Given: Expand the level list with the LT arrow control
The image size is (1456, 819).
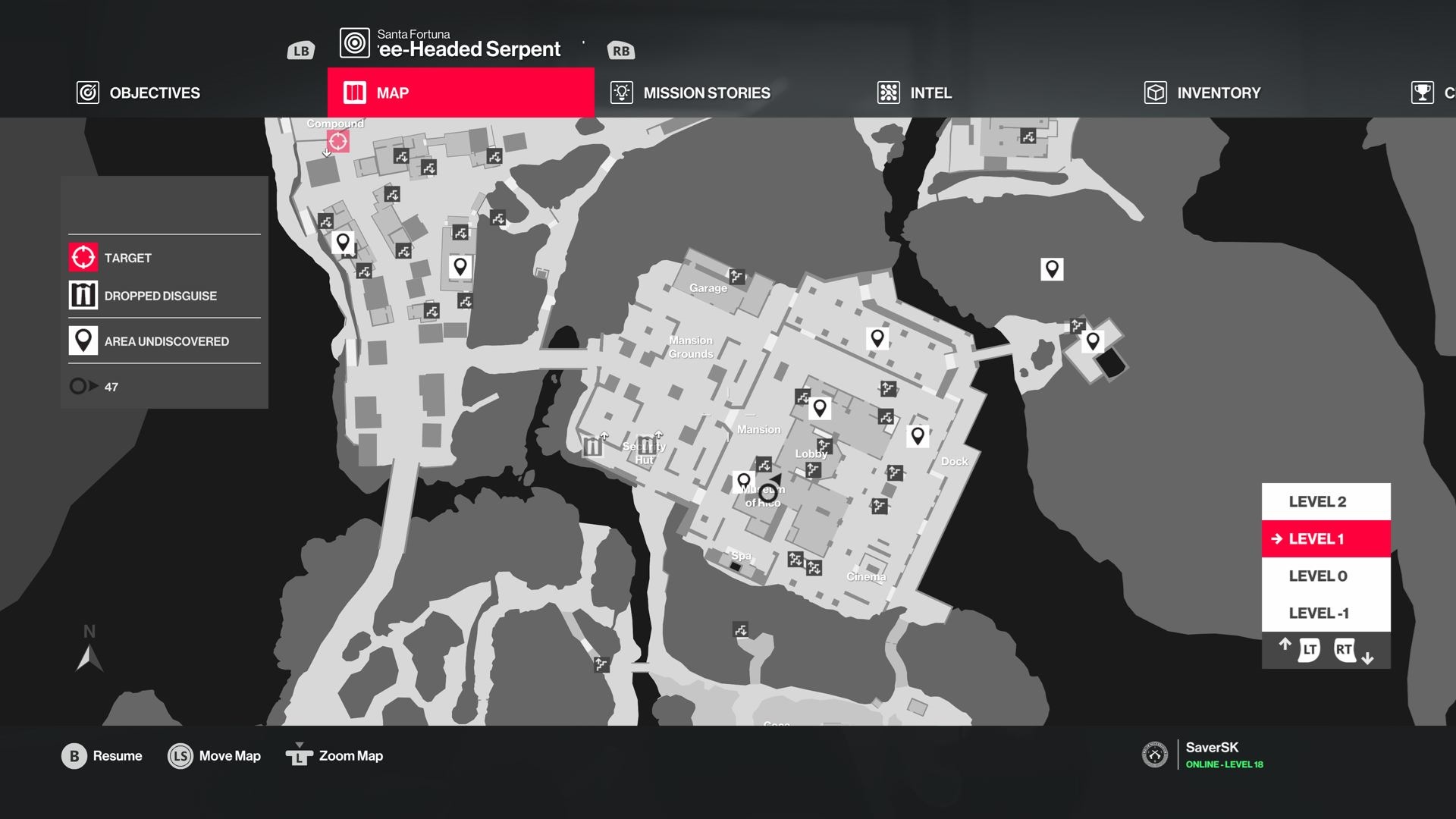Looking at the screenshot, I should pyautogui.click(x=1306, y=649).
